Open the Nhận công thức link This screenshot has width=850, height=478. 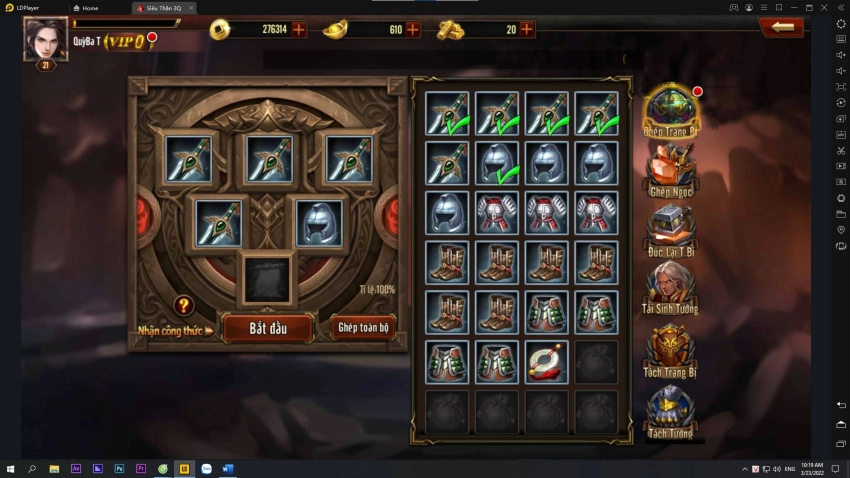click(x=176, y=330)
